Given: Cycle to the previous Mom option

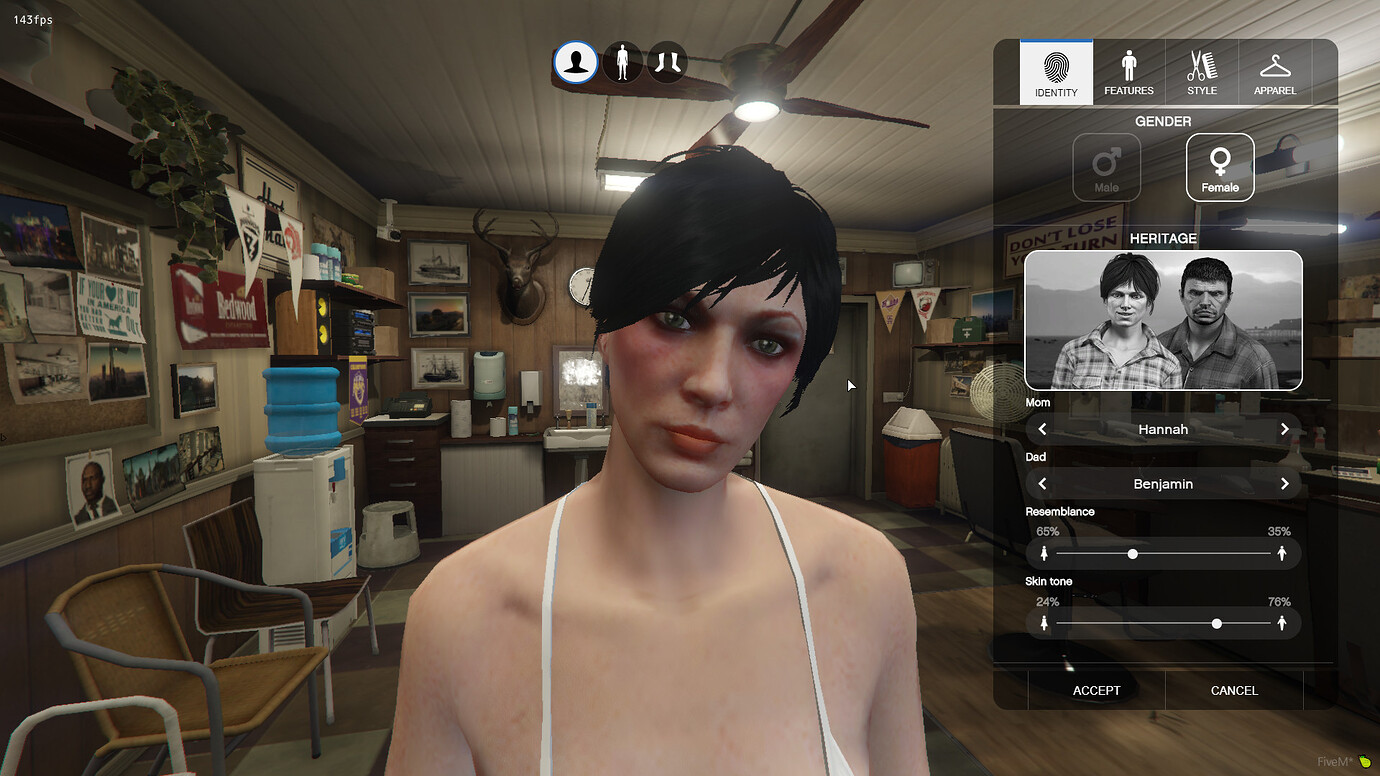Looking at the screenshot, I should 1041,428.
